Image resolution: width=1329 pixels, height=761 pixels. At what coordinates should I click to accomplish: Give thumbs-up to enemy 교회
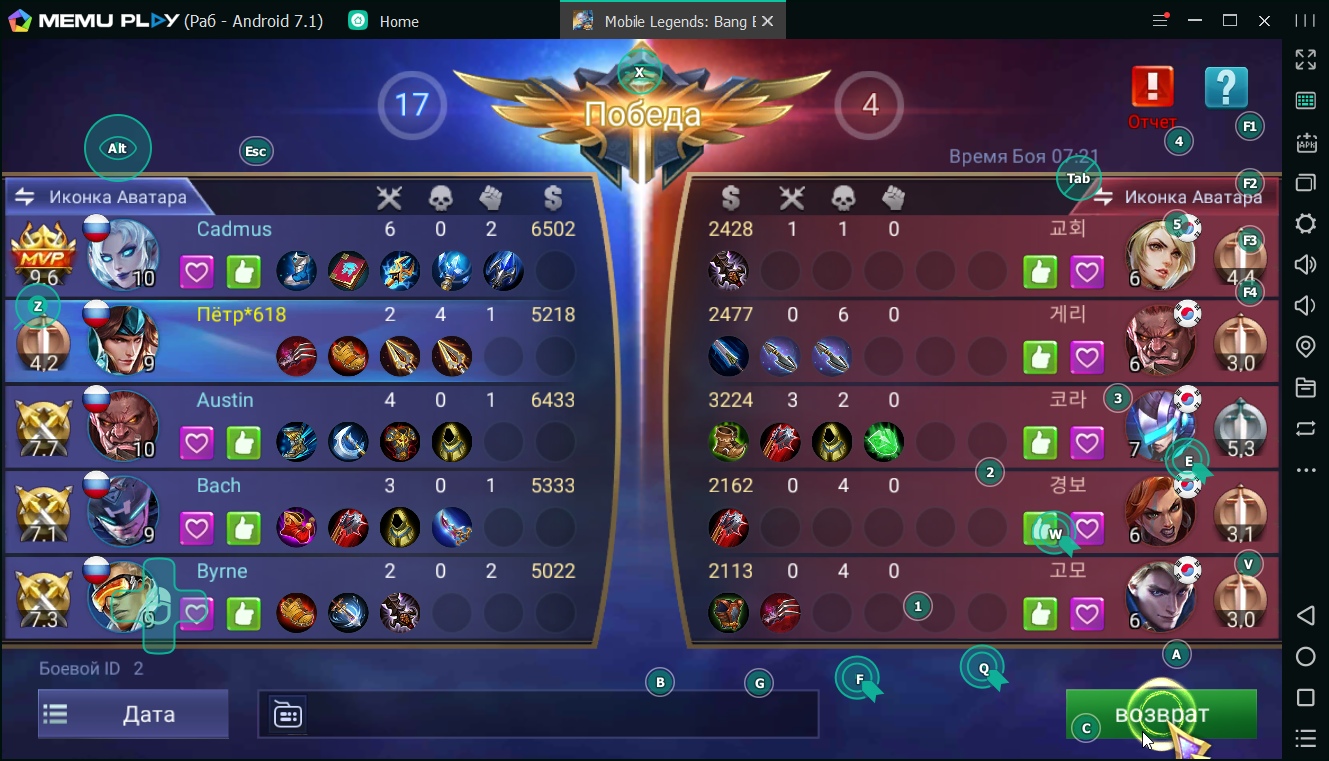(1040, 271)
